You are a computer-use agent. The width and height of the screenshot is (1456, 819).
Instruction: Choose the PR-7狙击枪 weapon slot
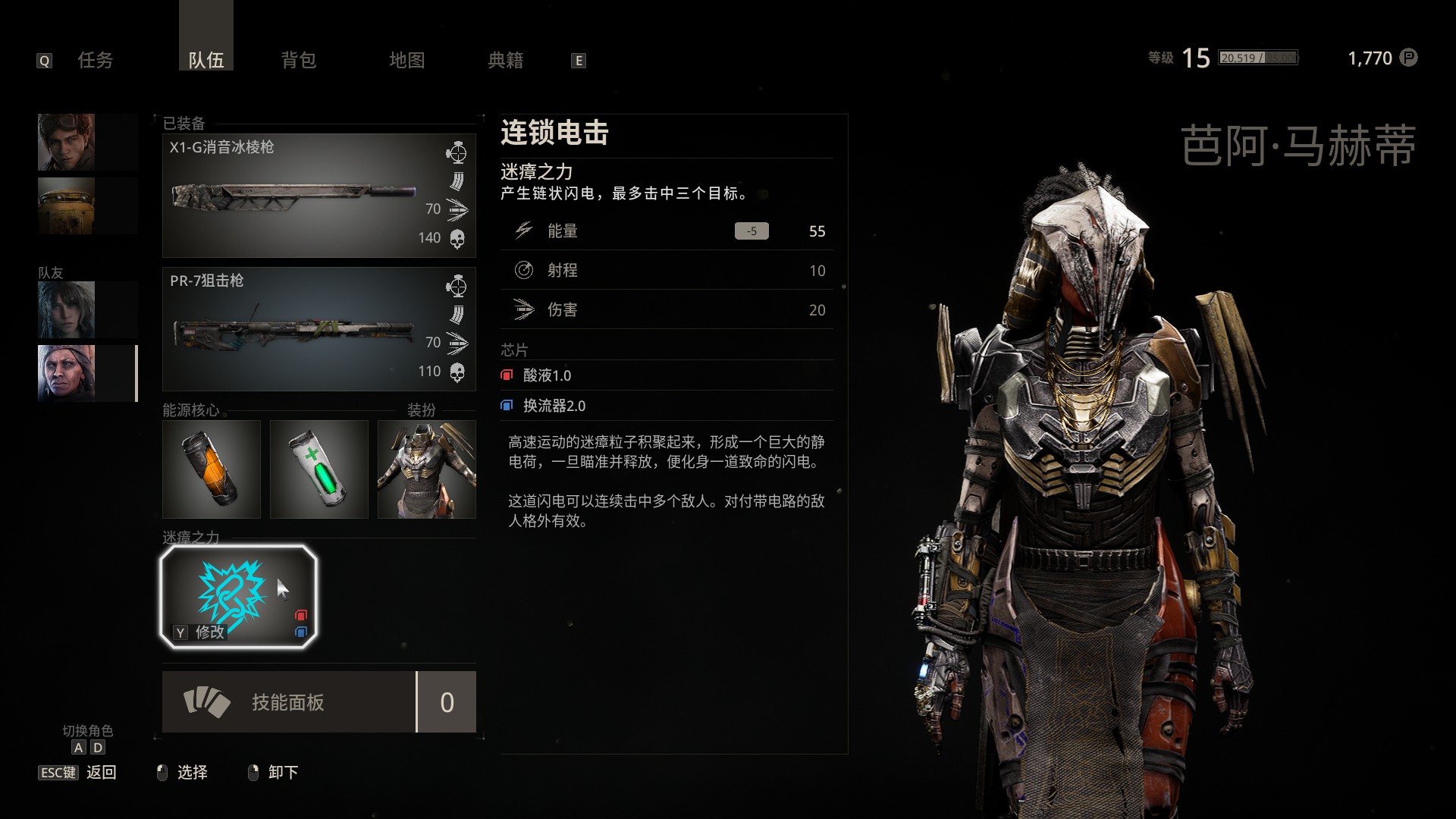[x=318, y=329]
